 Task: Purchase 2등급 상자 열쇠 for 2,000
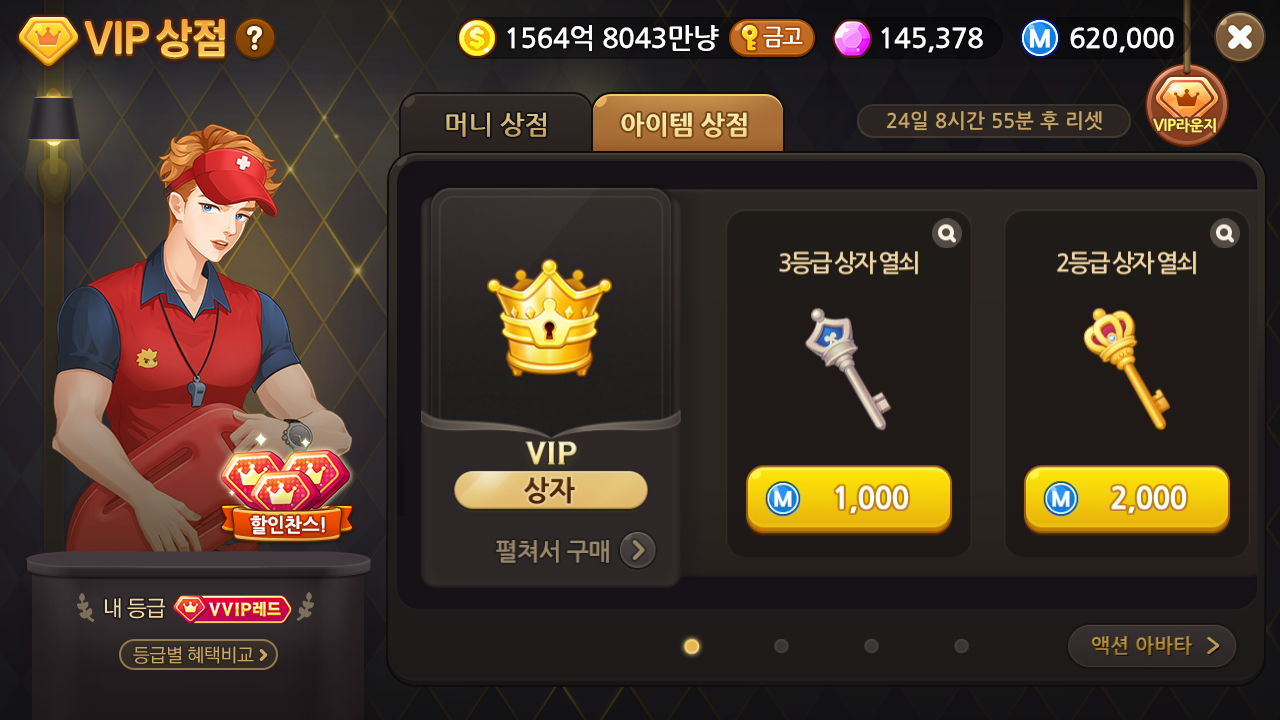(x=1126, y=498)
